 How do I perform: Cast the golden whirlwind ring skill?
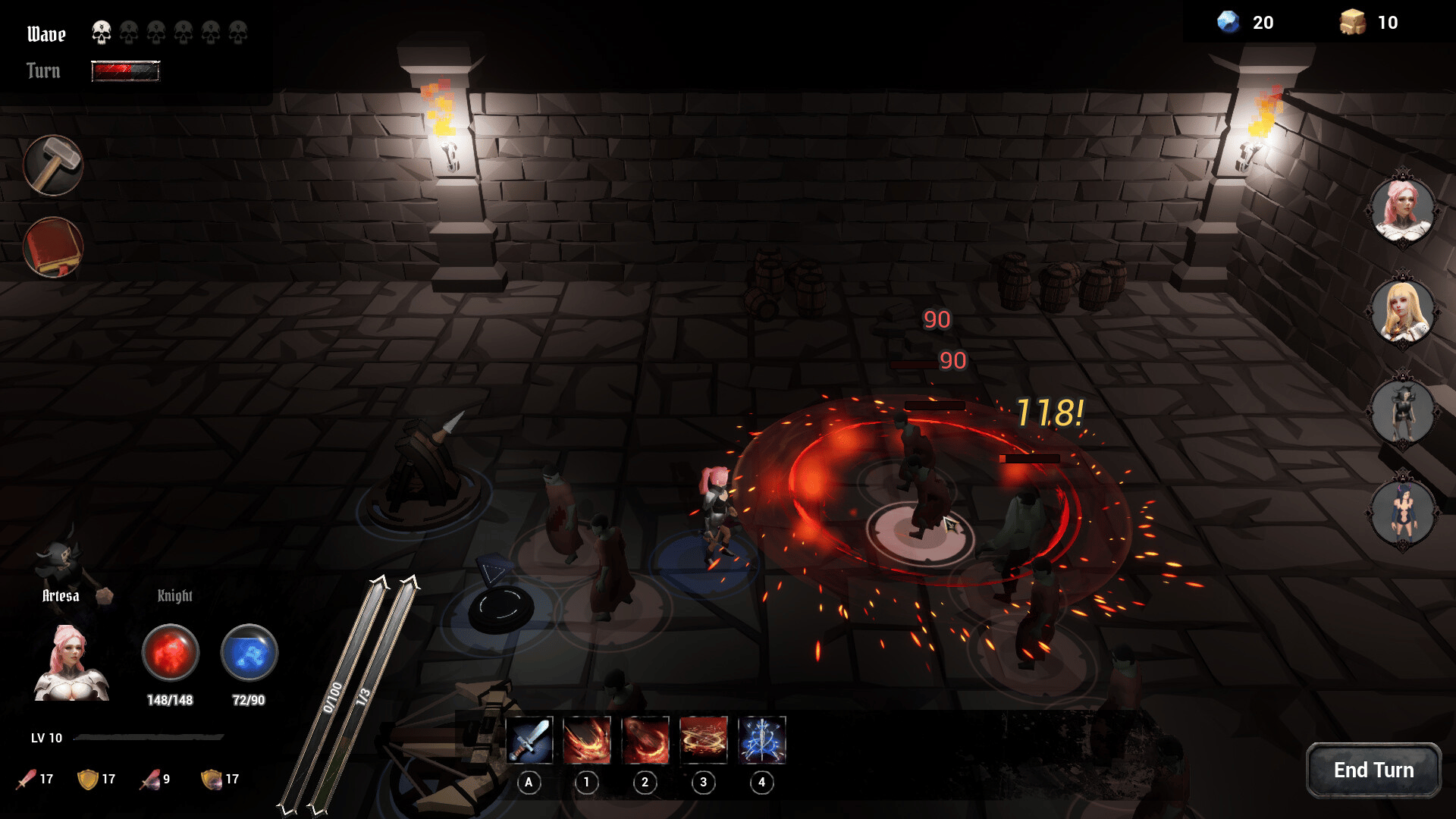click(x=704, y=740)
